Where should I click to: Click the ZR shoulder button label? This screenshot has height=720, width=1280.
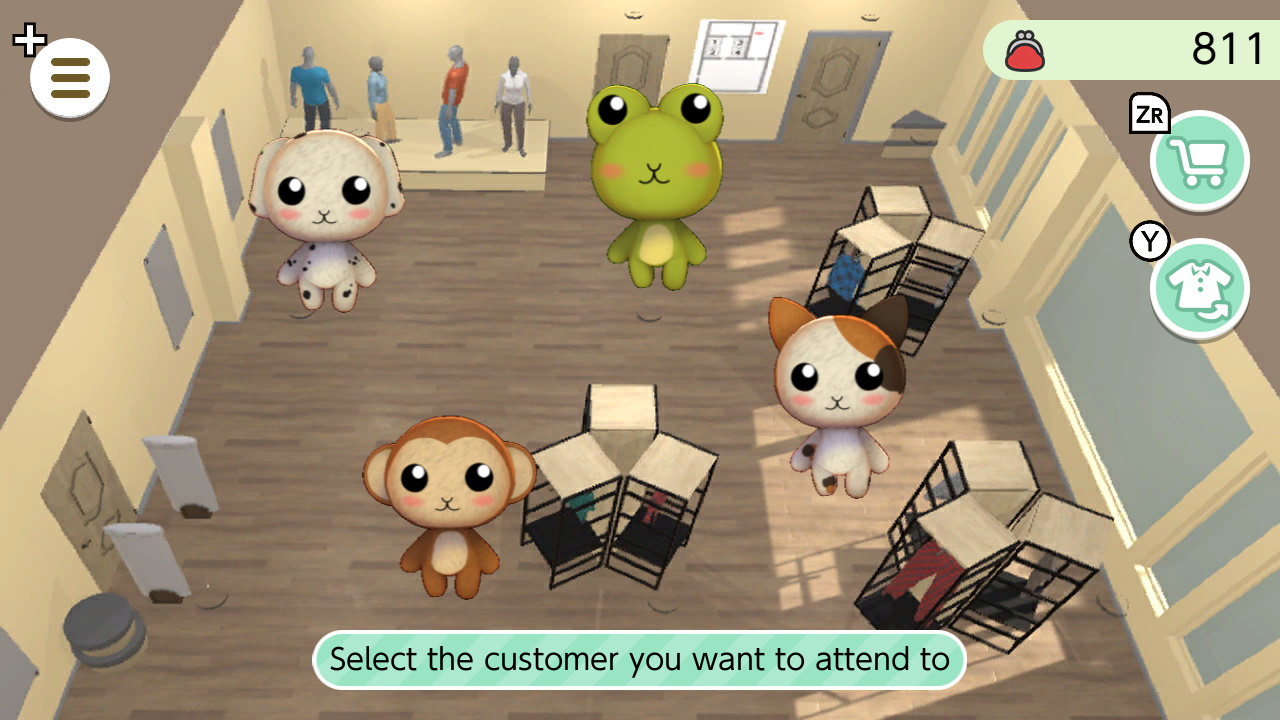point(1148,115)
